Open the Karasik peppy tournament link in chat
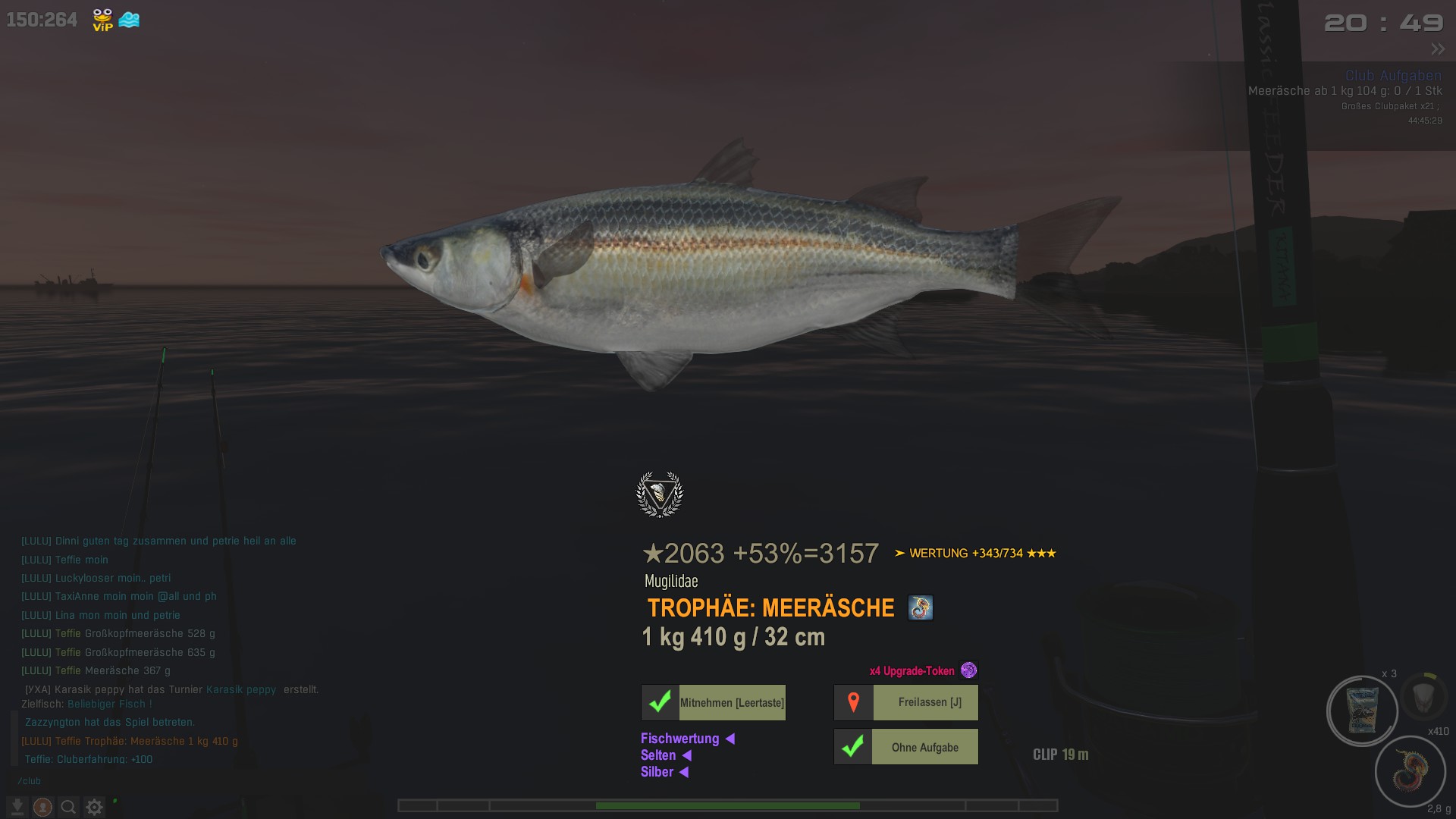 click(x=241, y=690)
